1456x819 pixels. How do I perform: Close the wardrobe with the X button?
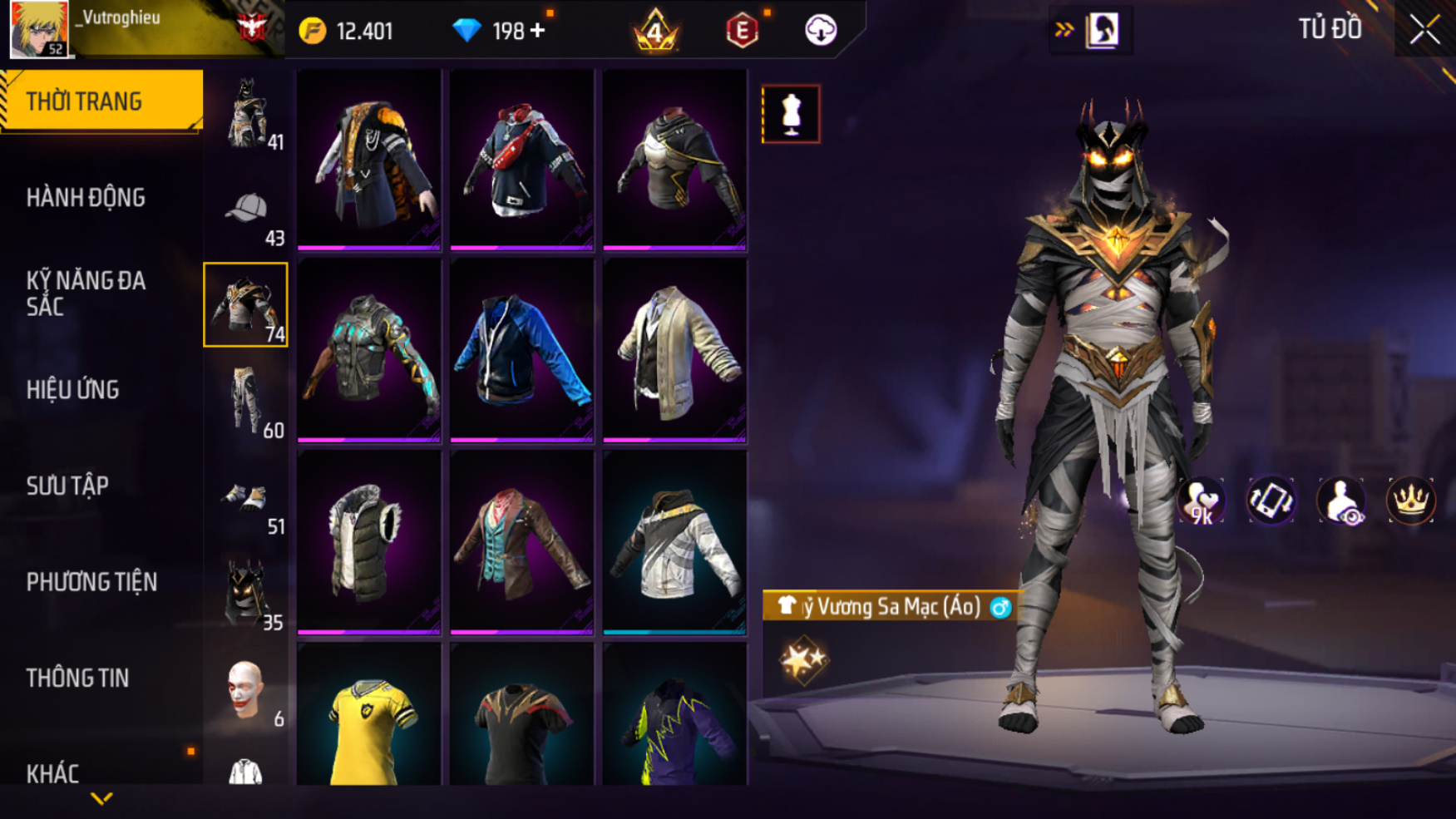(1424, 31)
